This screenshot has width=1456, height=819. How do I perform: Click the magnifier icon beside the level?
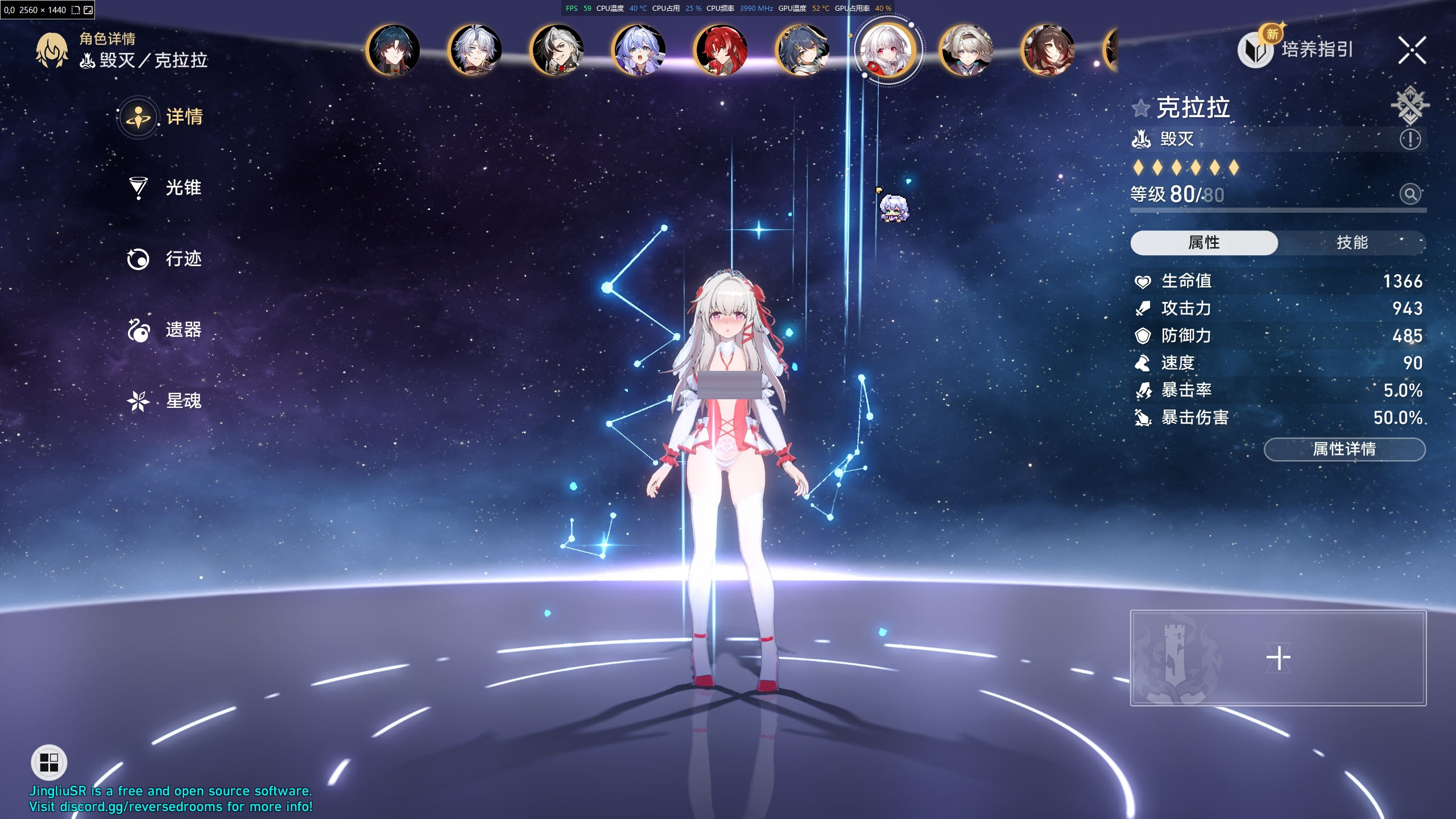(1410, 195)
